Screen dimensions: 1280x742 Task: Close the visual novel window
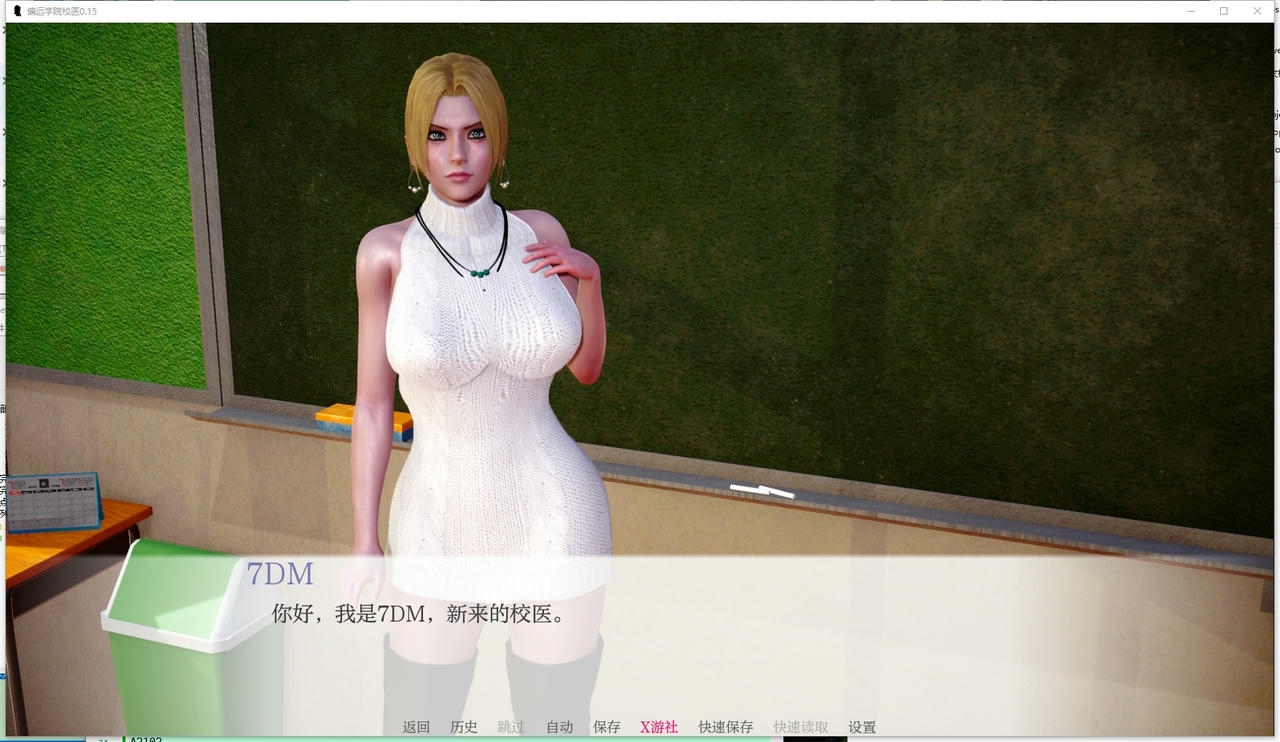coord(1257,11)
